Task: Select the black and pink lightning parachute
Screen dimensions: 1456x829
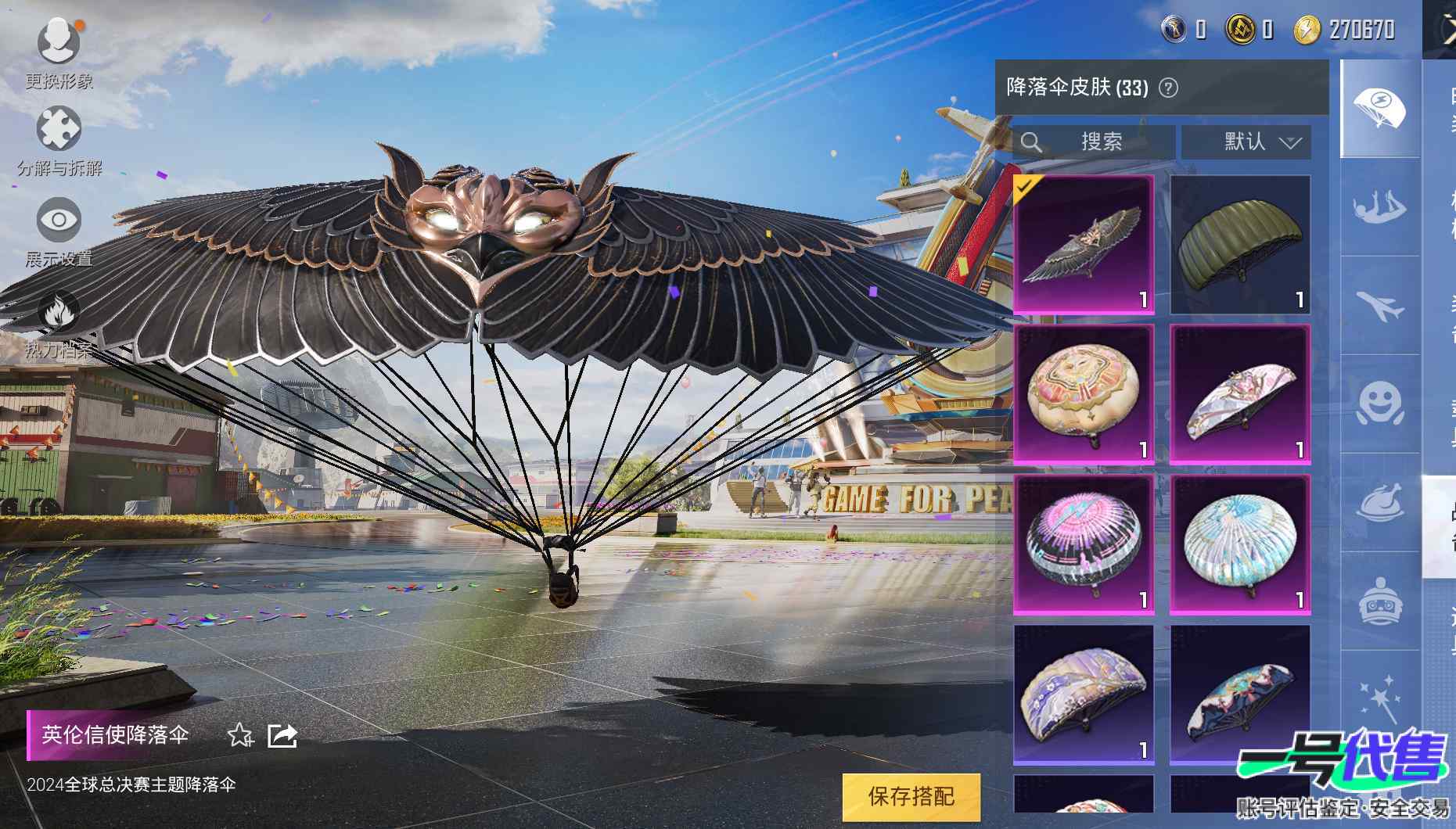Action: click(1084, 544)
